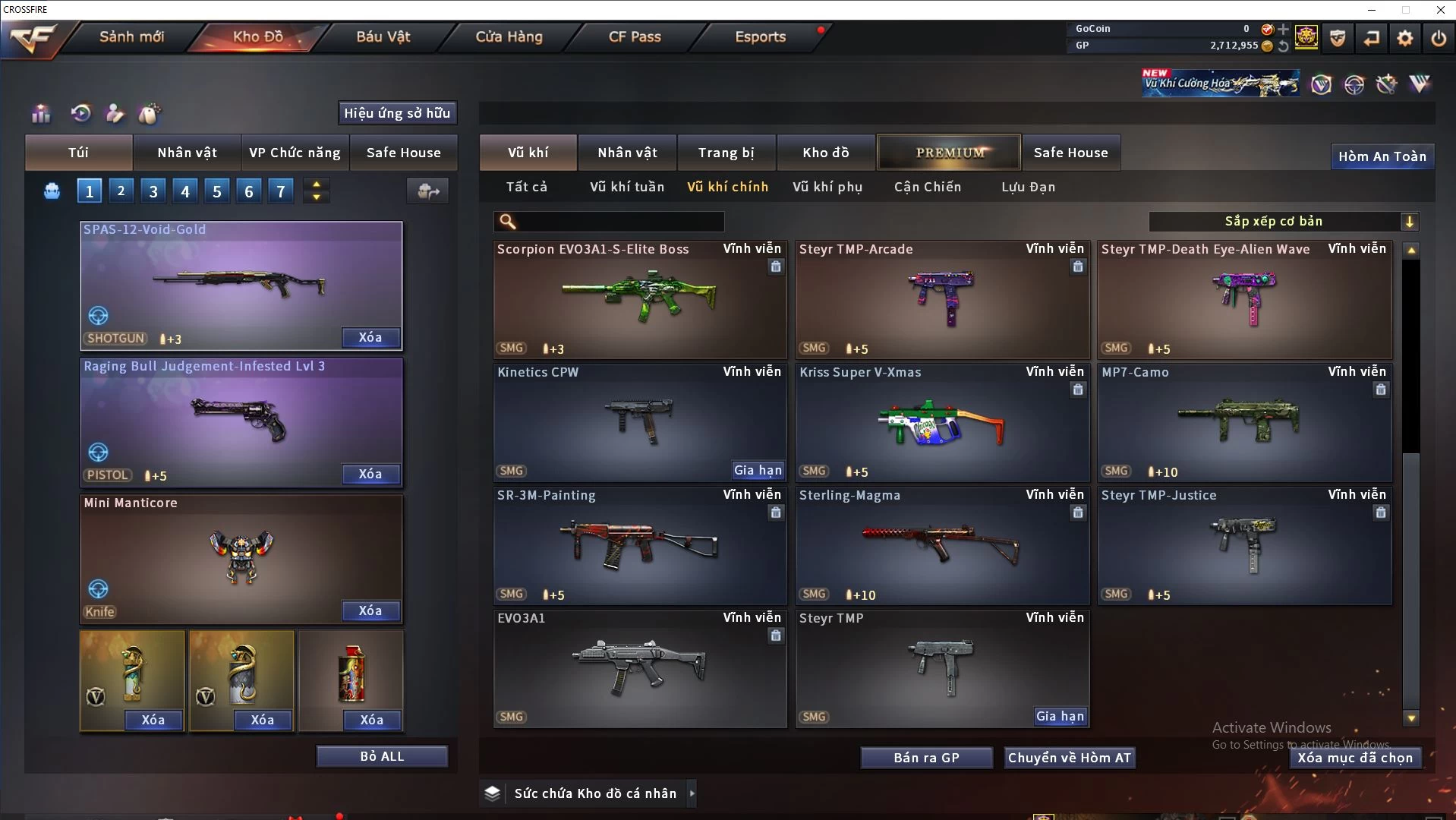
Task: Select the Sterling-Magma SMG card
Action: [941, 547]
